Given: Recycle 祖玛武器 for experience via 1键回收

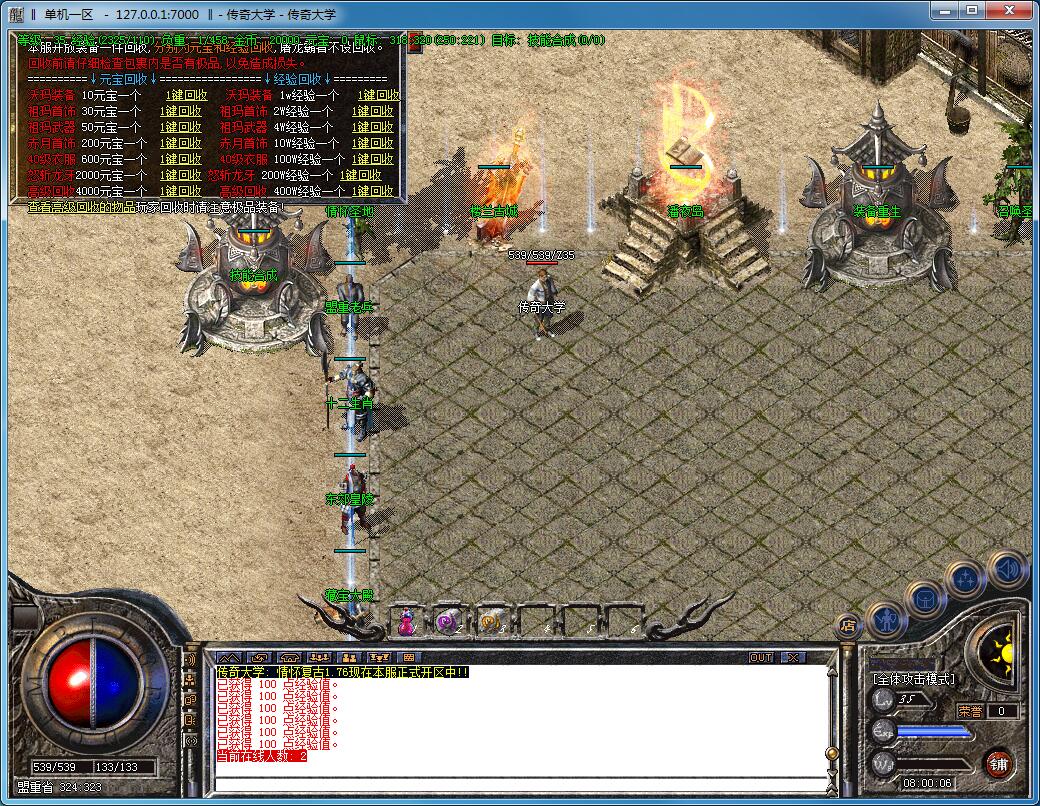Looking at the screenshot, I should 373,128.
